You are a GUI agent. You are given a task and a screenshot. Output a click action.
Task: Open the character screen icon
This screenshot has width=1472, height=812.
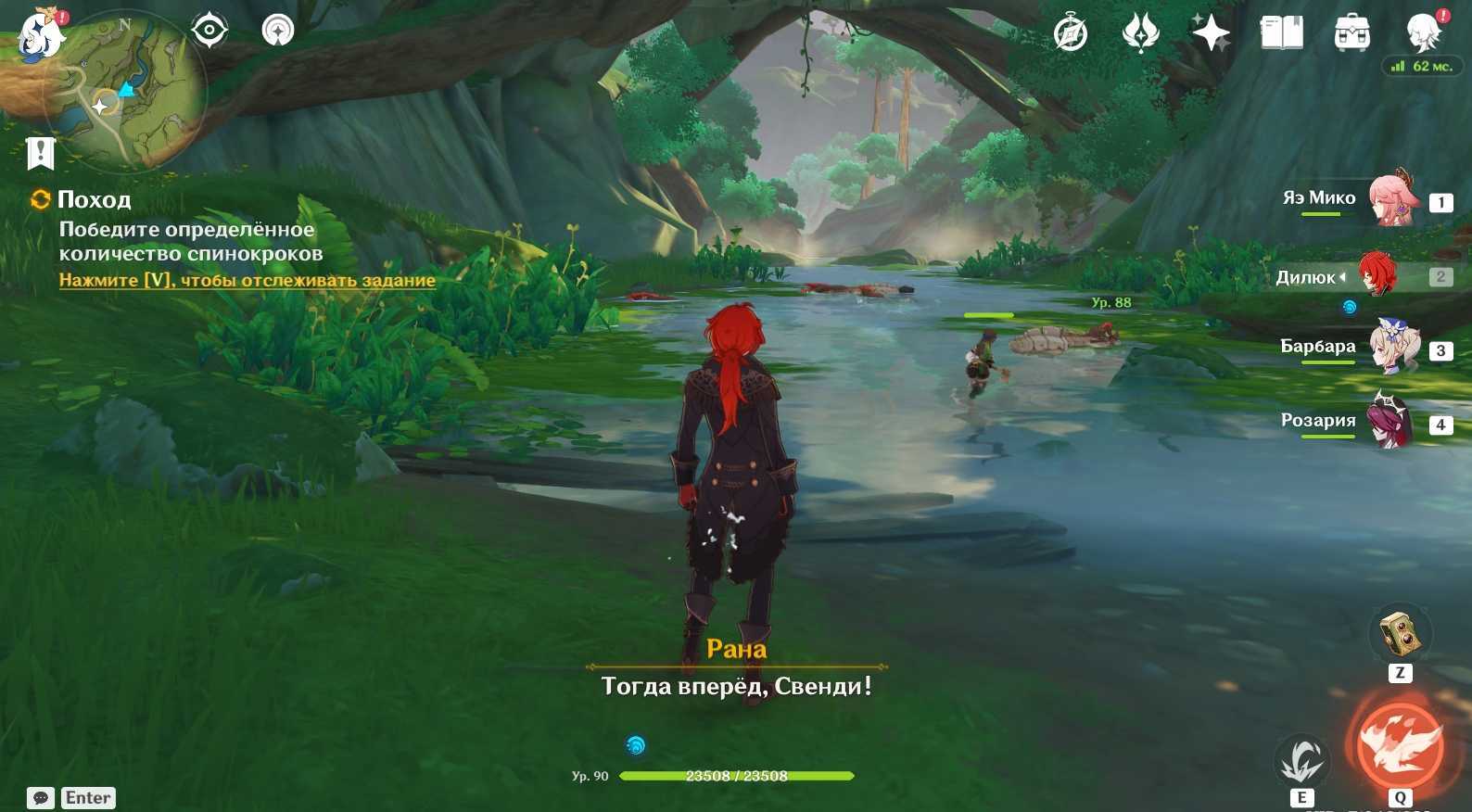pyautogui.click(x=1423, y=32)
